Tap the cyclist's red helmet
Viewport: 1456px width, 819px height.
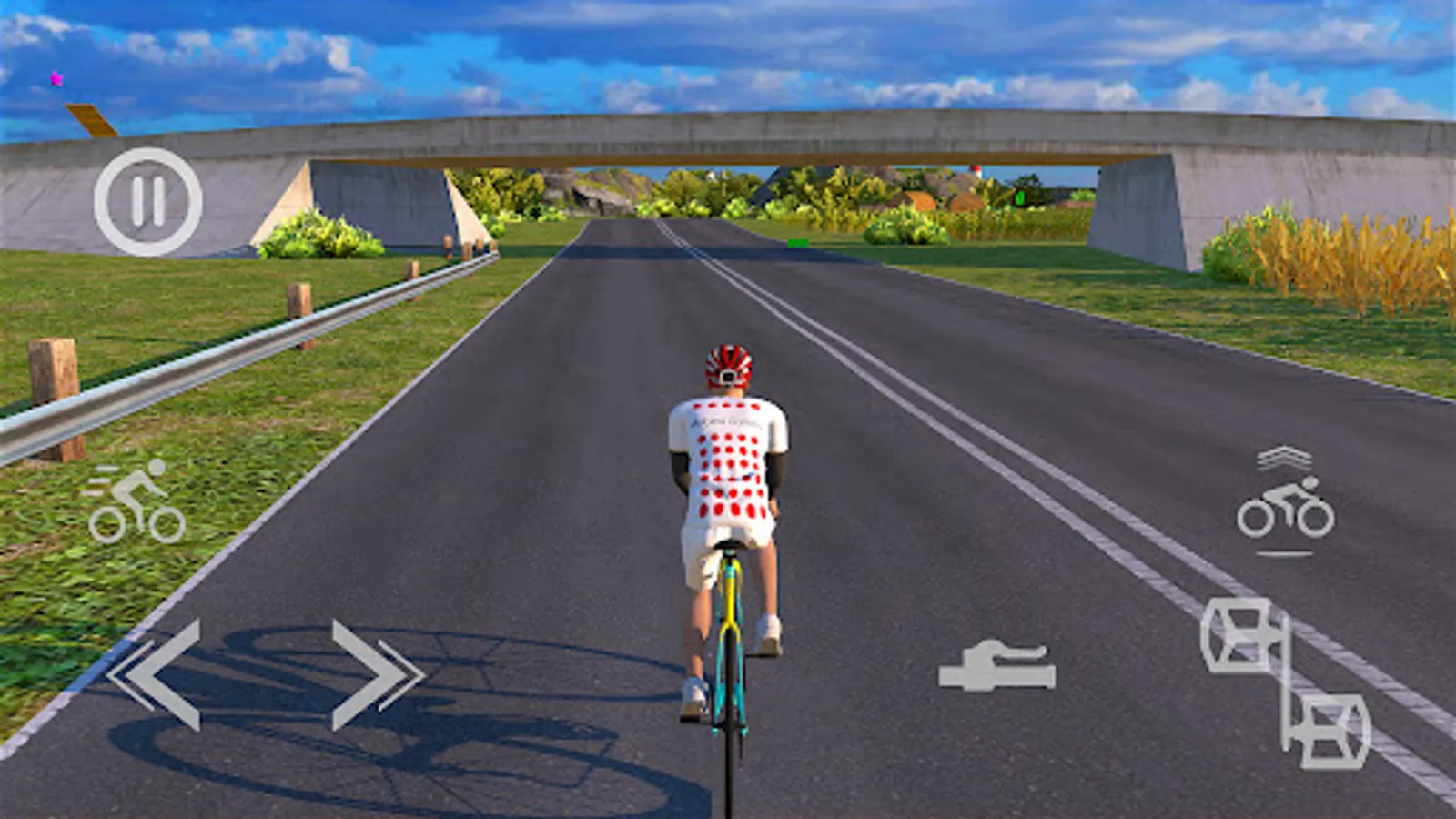[x=726, y=362]
